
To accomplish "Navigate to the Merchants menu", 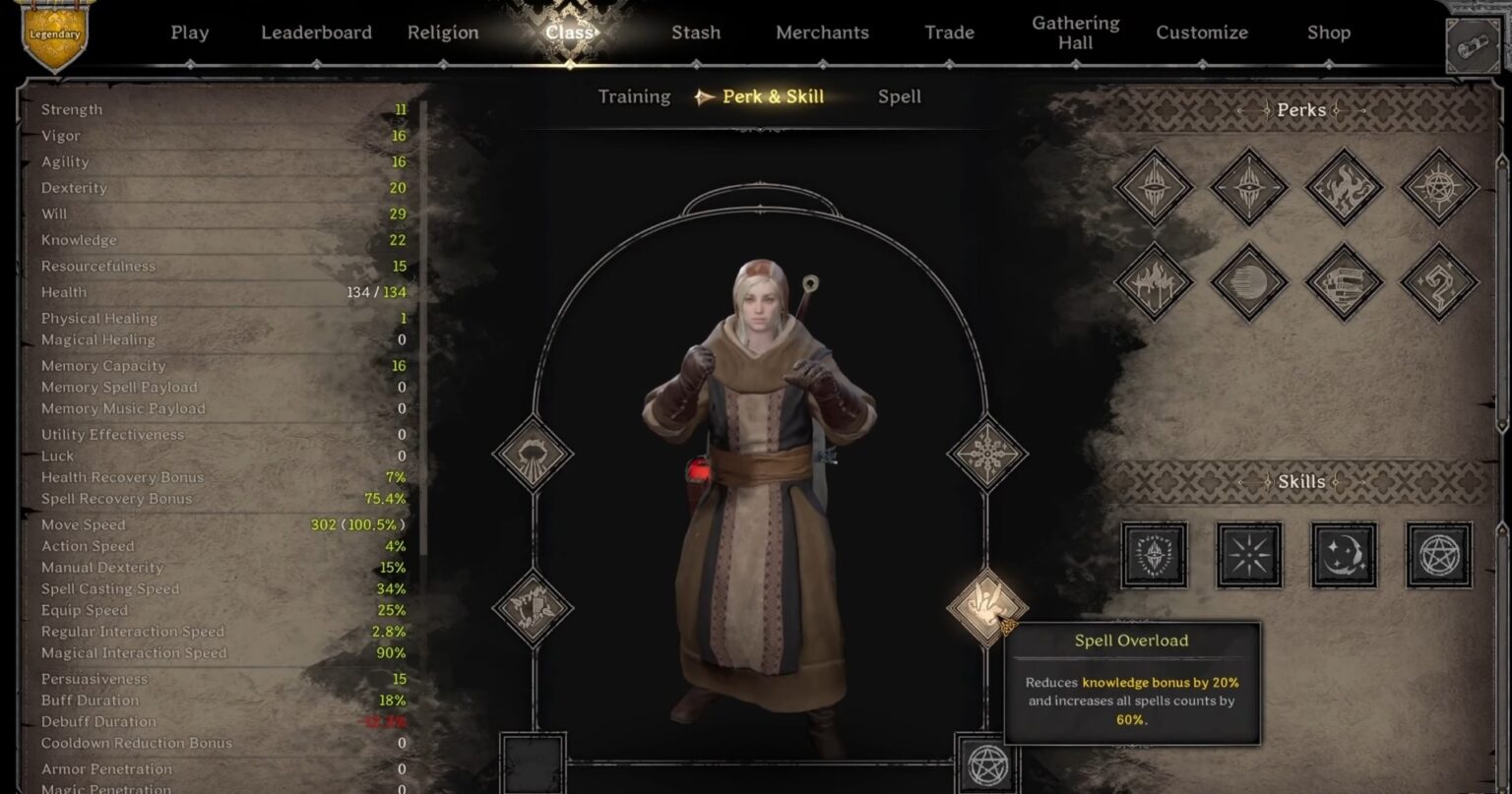I will [x=822, y=32].
